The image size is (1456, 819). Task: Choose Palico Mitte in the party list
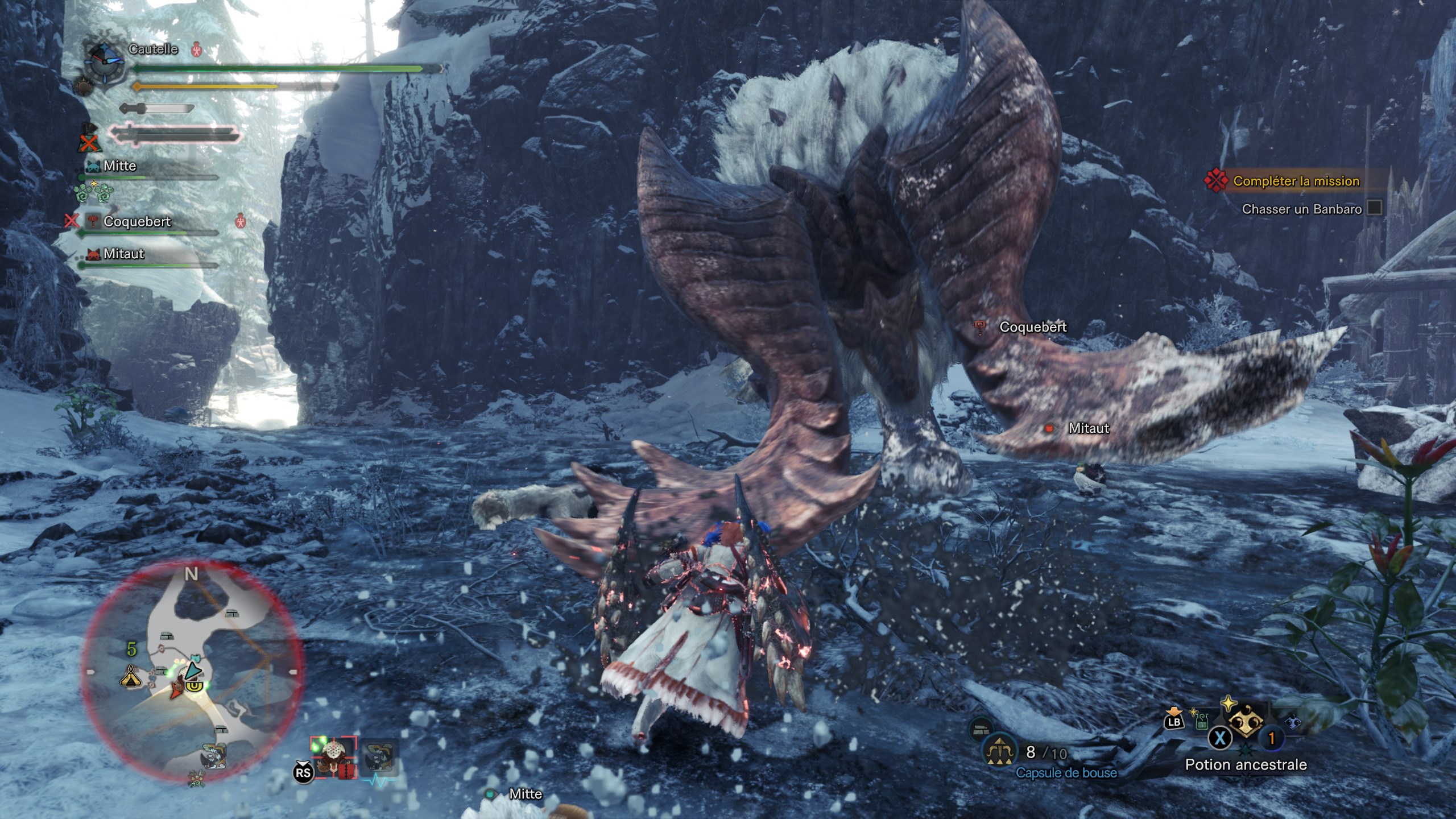point(119,166)
